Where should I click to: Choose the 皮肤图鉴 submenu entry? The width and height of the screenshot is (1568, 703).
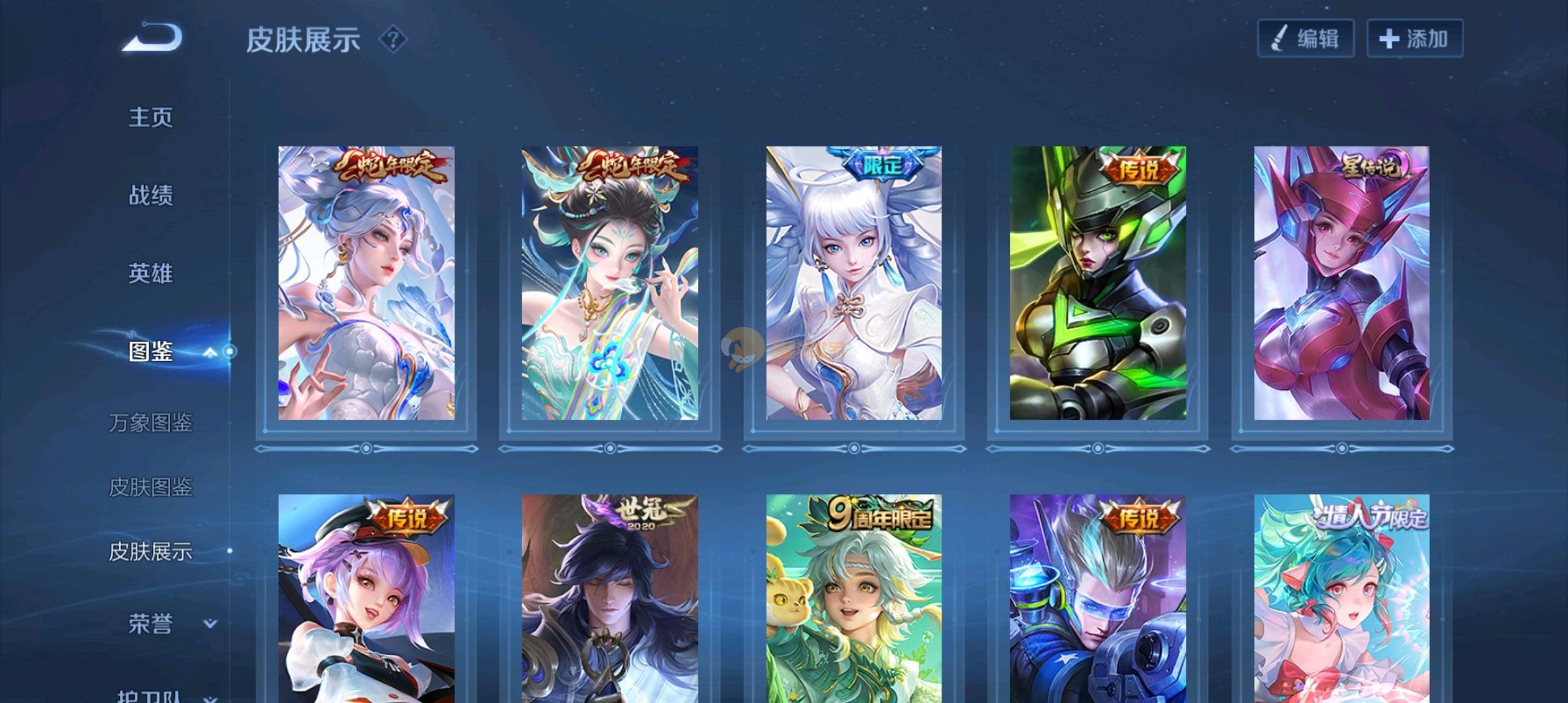point(150,487)
